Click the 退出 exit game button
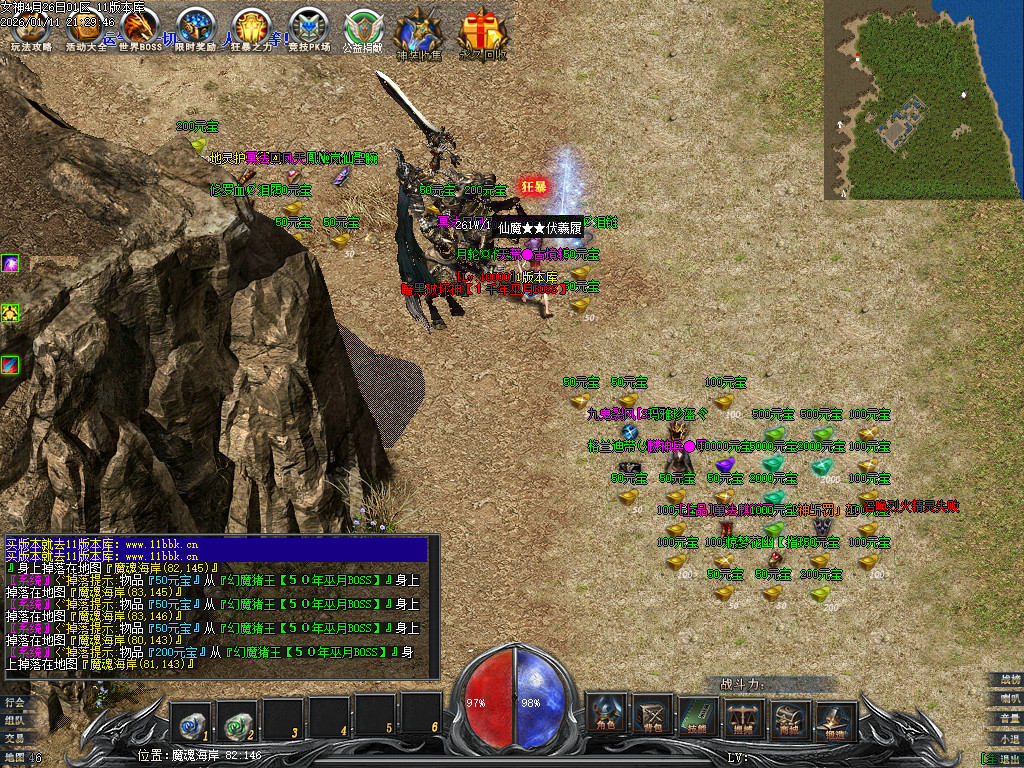This screenshot has width=1024, height=768. coord(1003,758)
